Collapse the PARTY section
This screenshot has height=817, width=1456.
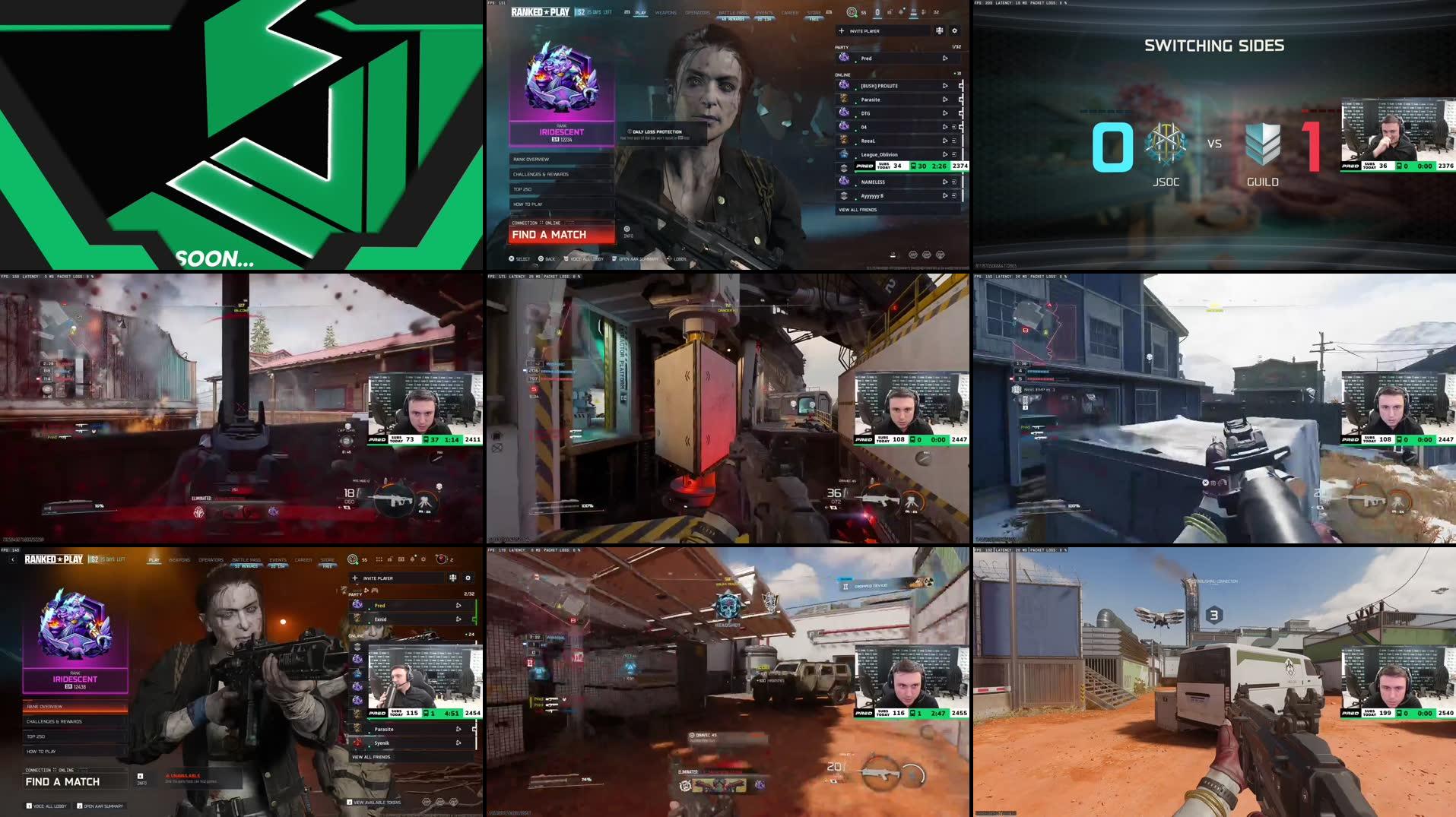pyautogui.click(x=840, y=46)
